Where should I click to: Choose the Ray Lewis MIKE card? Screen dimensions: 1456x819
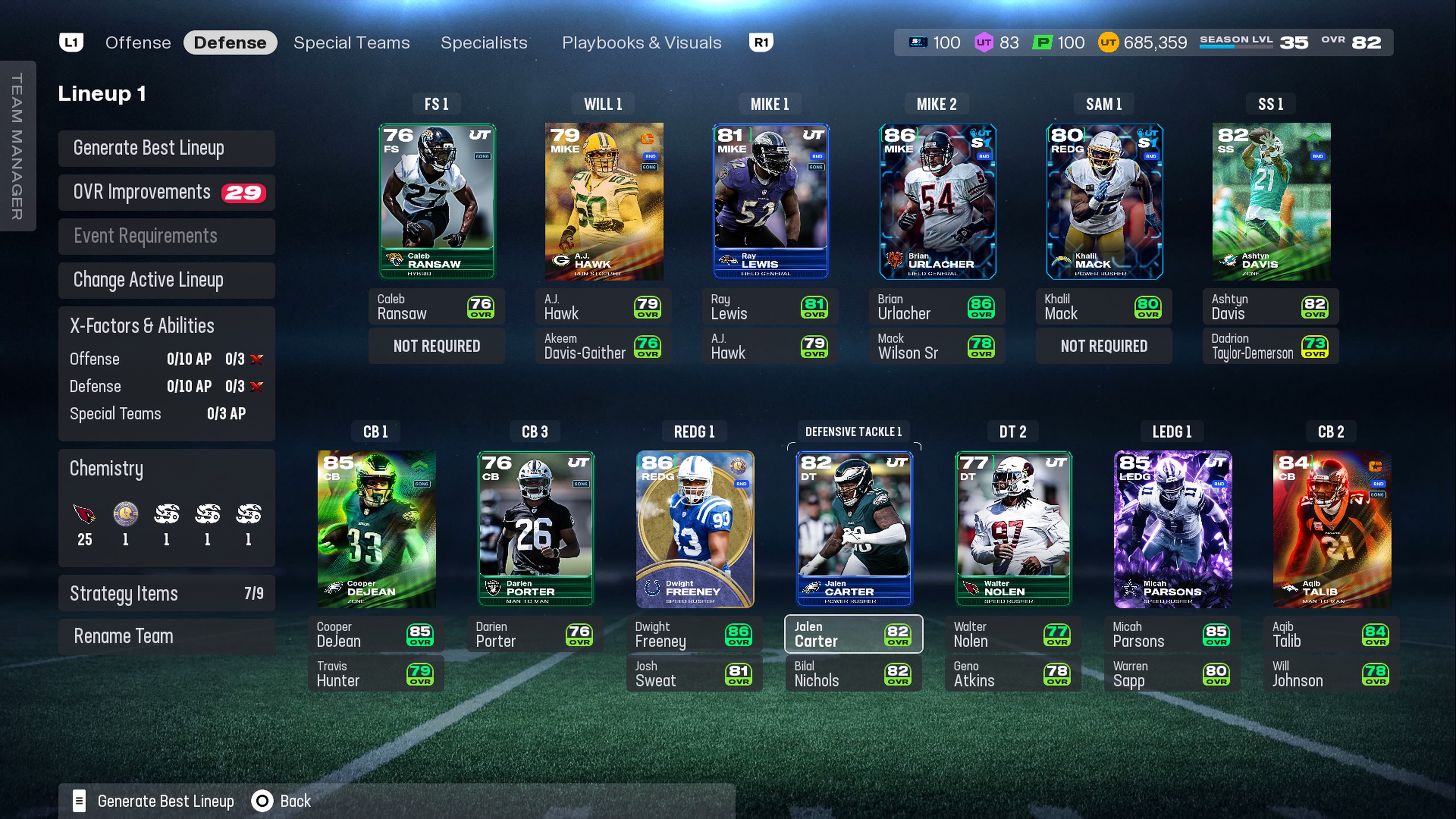pos(770,201)
